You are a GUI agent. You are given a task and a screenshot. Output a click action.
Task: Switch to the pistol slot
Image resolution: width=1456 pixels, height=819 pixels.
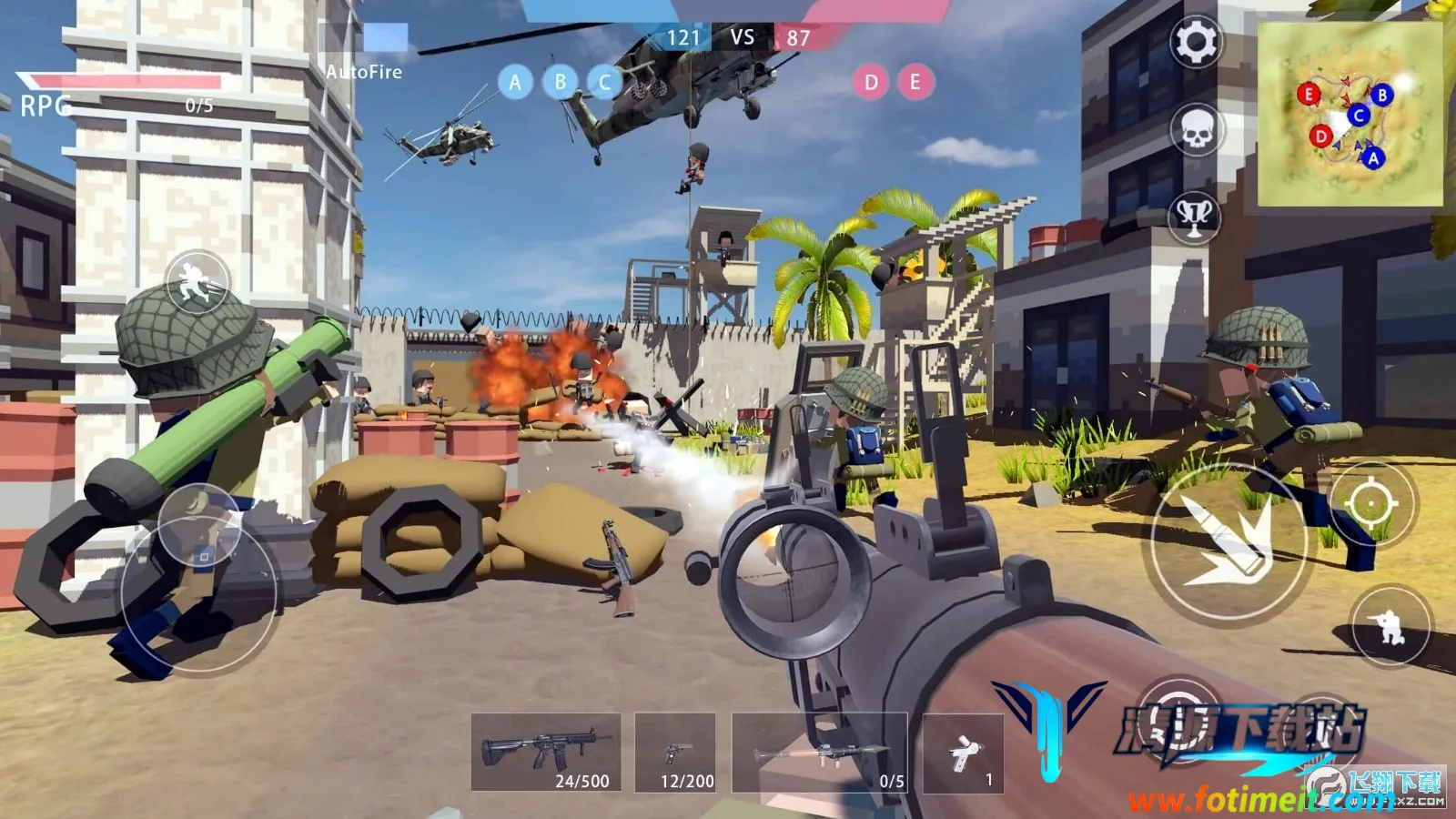pos(675,753)
